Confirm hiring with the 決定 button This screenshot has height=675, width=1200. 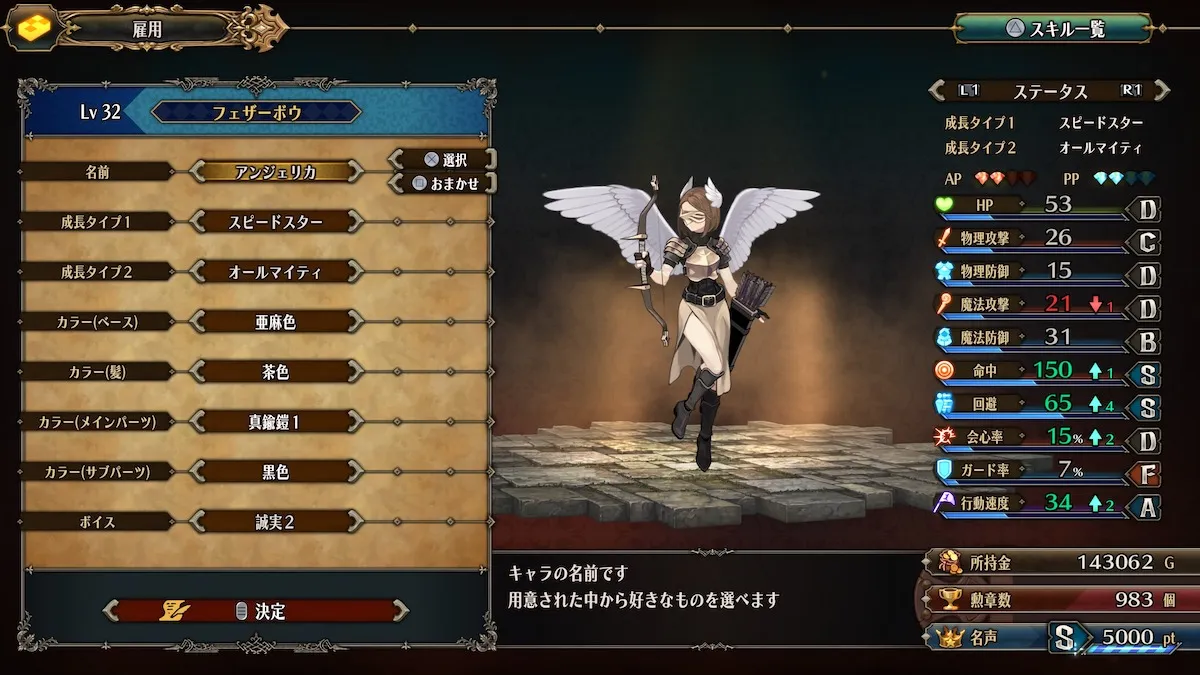click(x=257, y=611)
